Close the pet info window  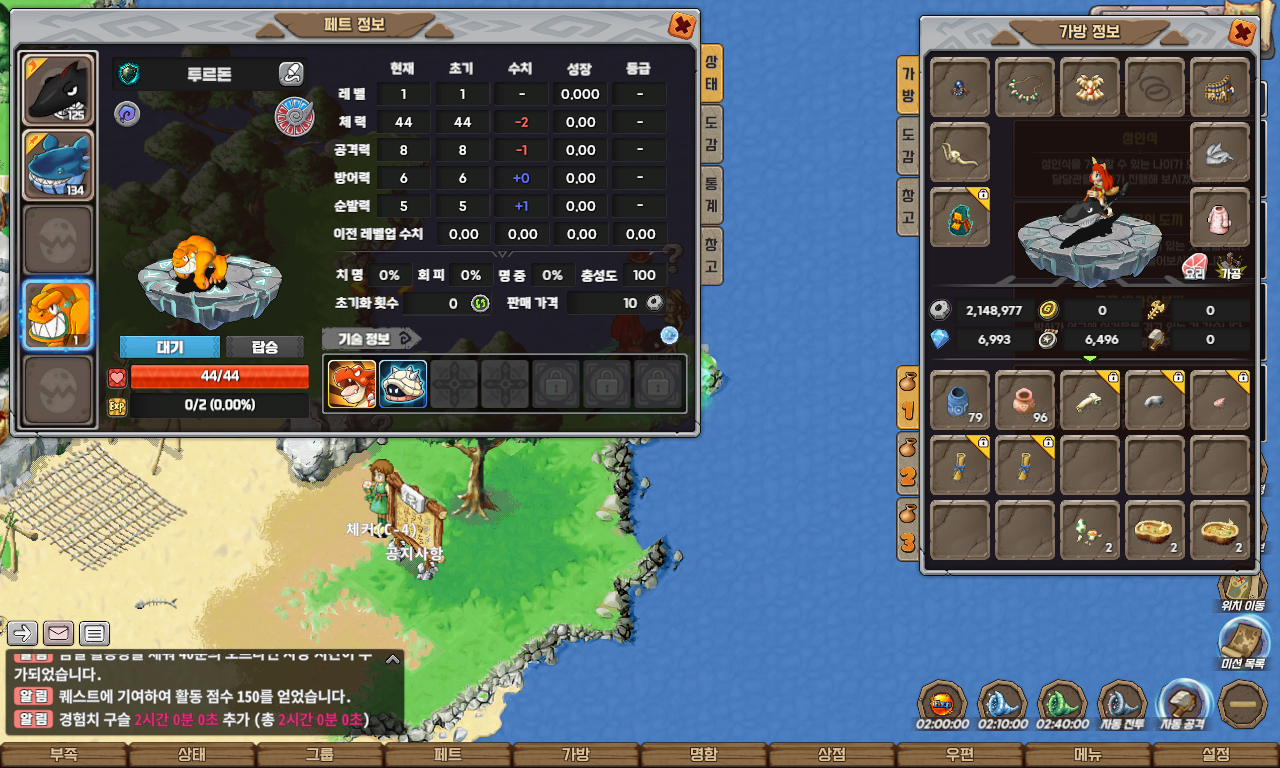coord(682,26)
